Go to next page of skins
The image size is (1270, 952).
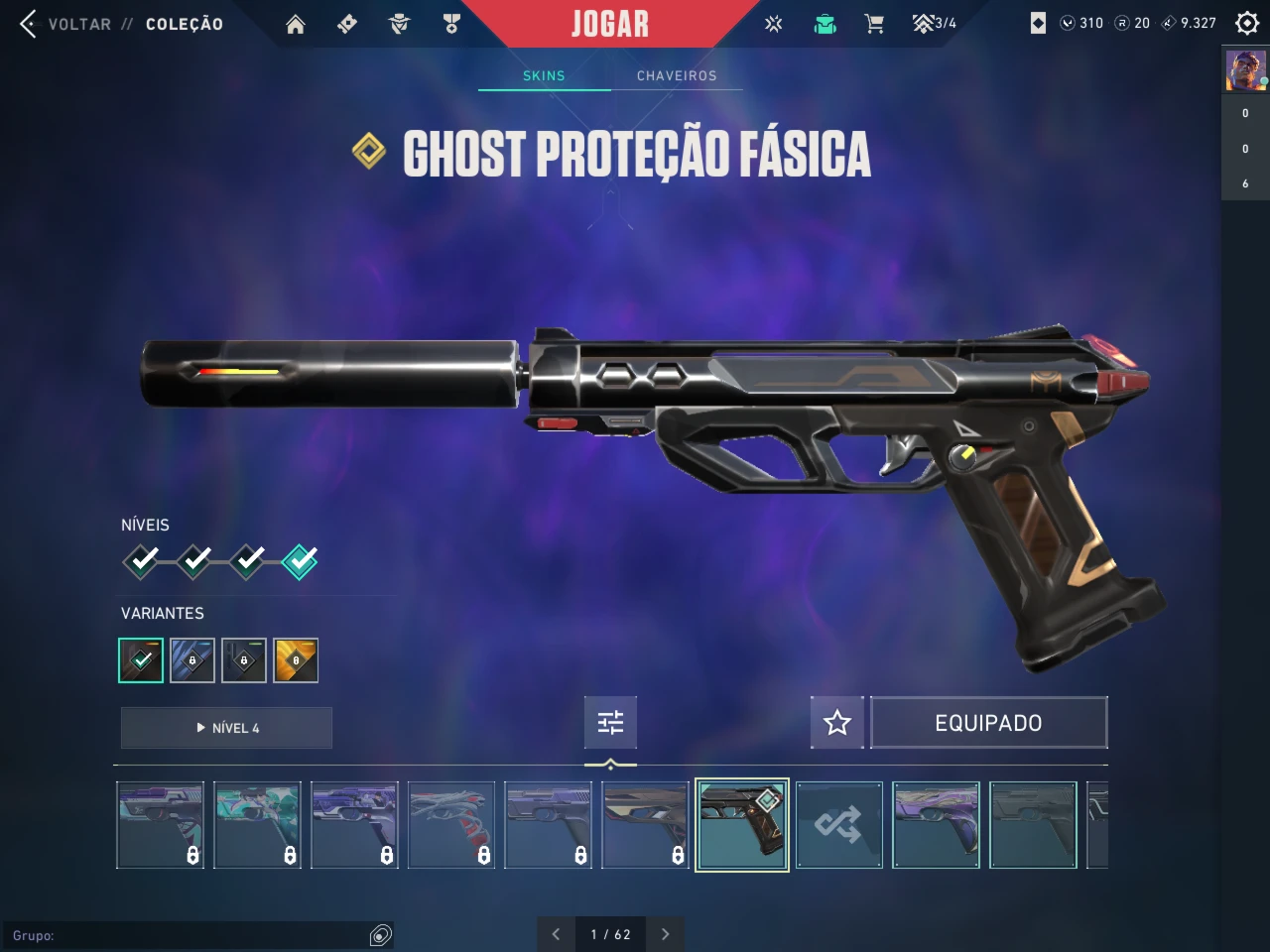click(x=665, y=934)
